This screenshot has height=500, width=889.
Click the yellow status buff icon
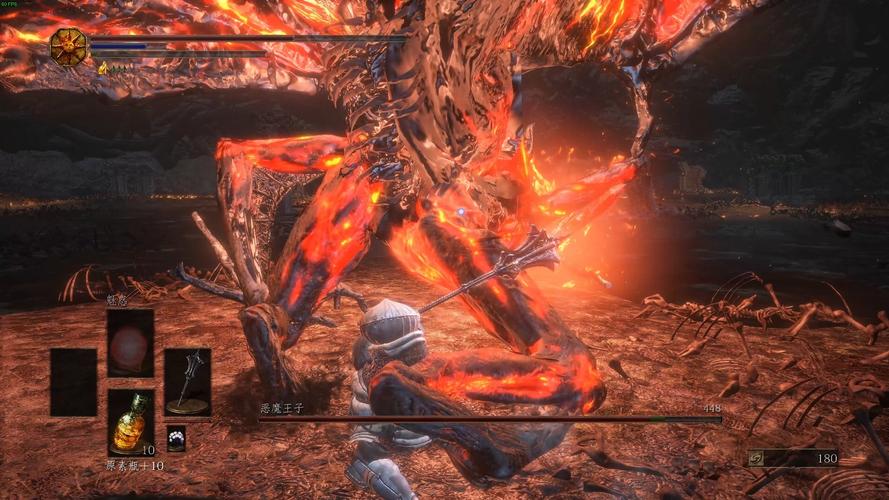[x=102, y=68]
